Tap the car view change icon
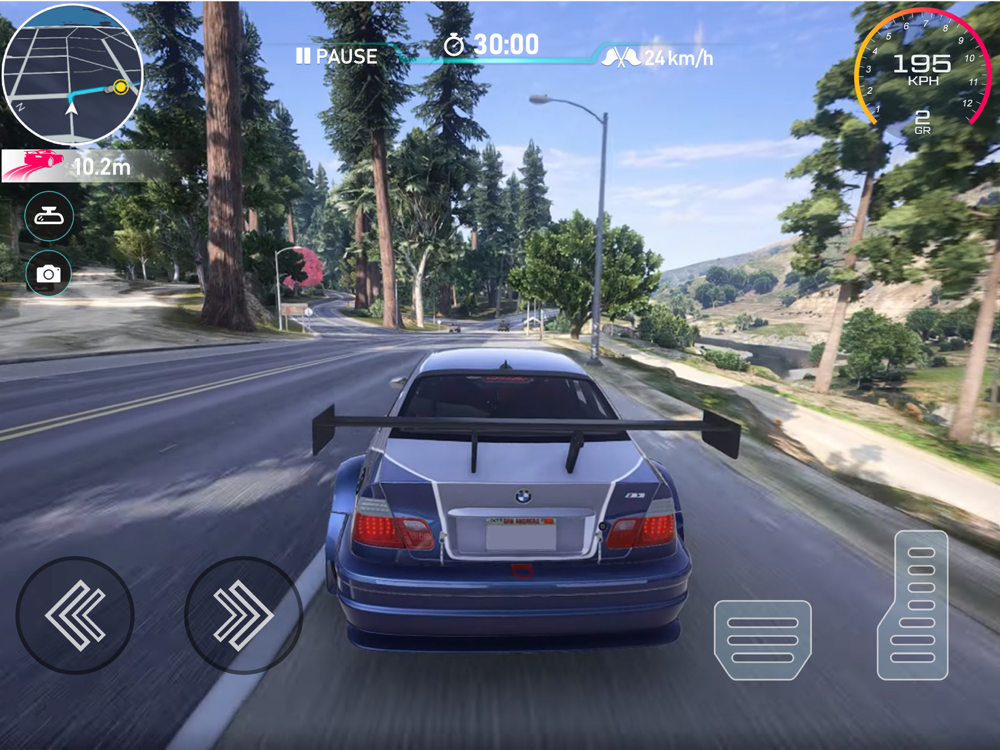Image resolution: width=1000 pixels, height=750 pixels. coord(49,217)
